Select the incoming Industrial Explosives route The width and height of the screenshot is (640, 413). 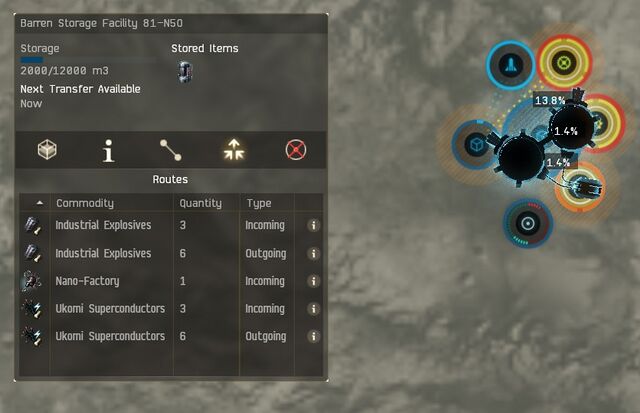[x=103, y=226]
